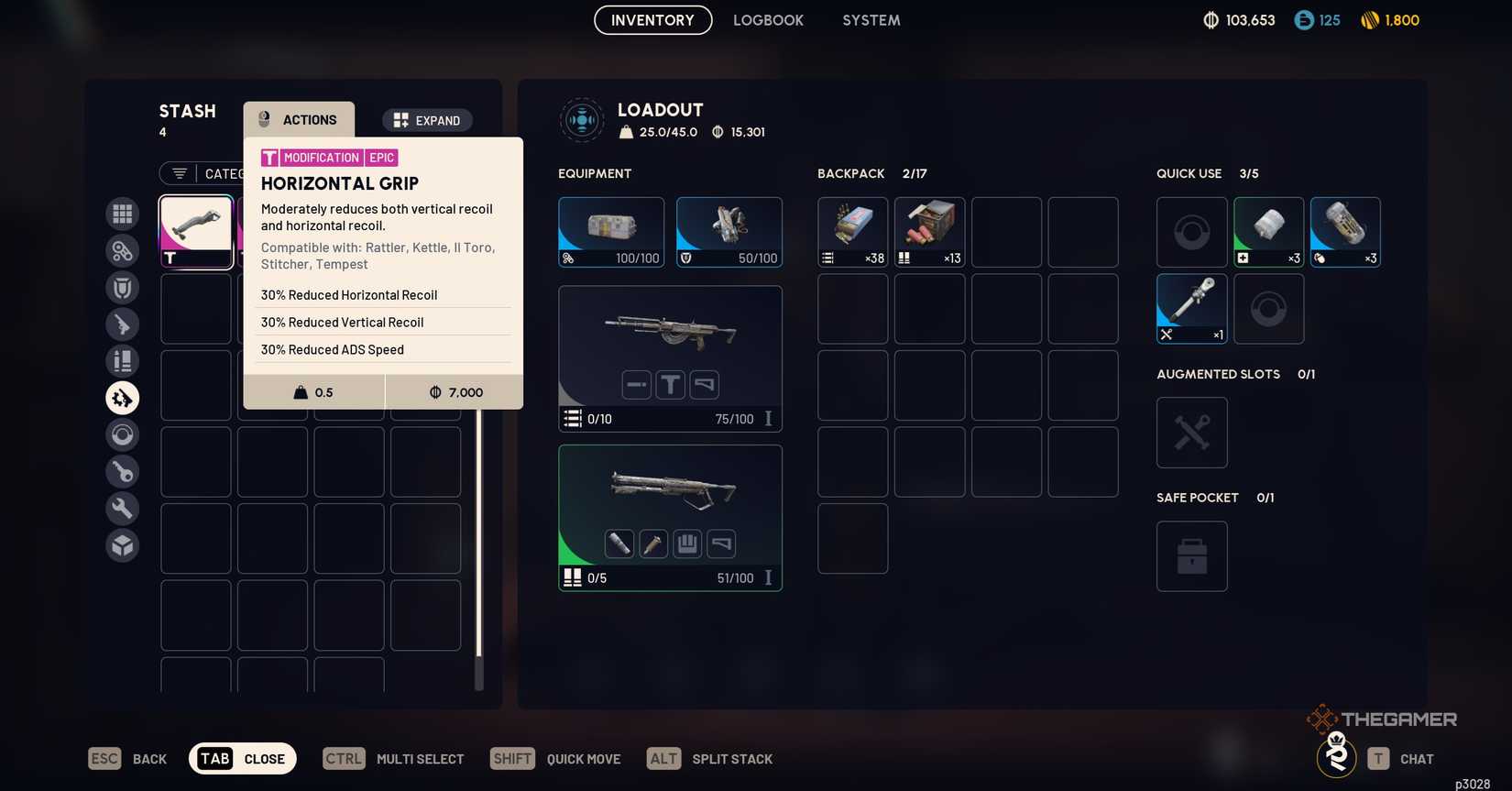Select the ammunition category filter in sidebar
Viewport: 1512px width, 791px height.
[x=122, y=360]
